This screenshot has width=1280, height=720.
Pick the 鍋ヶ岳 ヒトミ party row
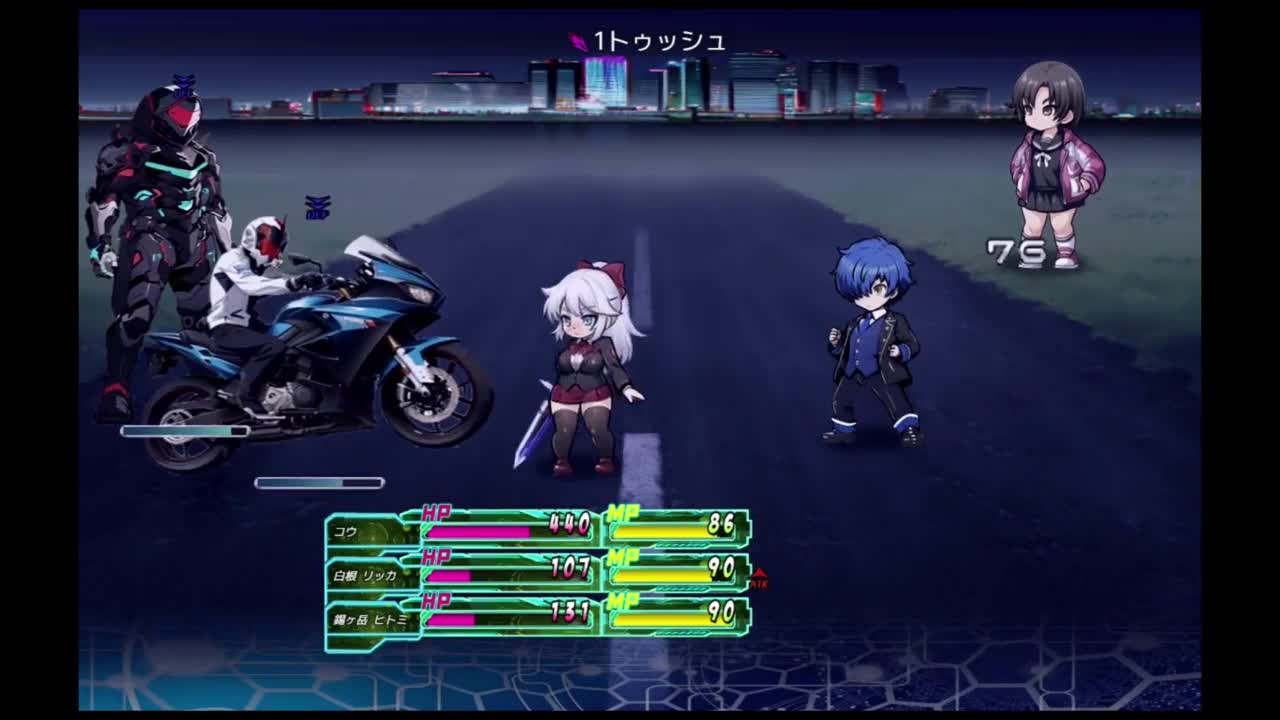[370, 619]
